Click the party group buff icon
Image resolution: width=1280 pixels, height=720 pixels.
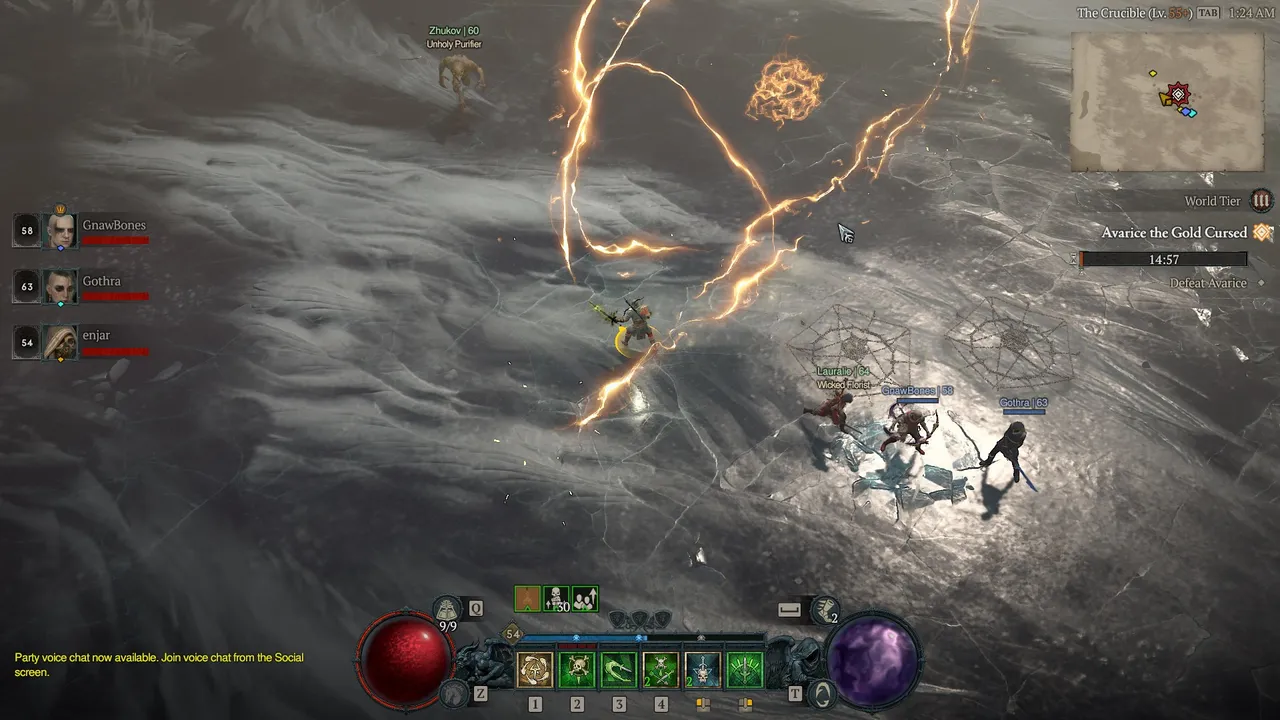pos(585,599)
